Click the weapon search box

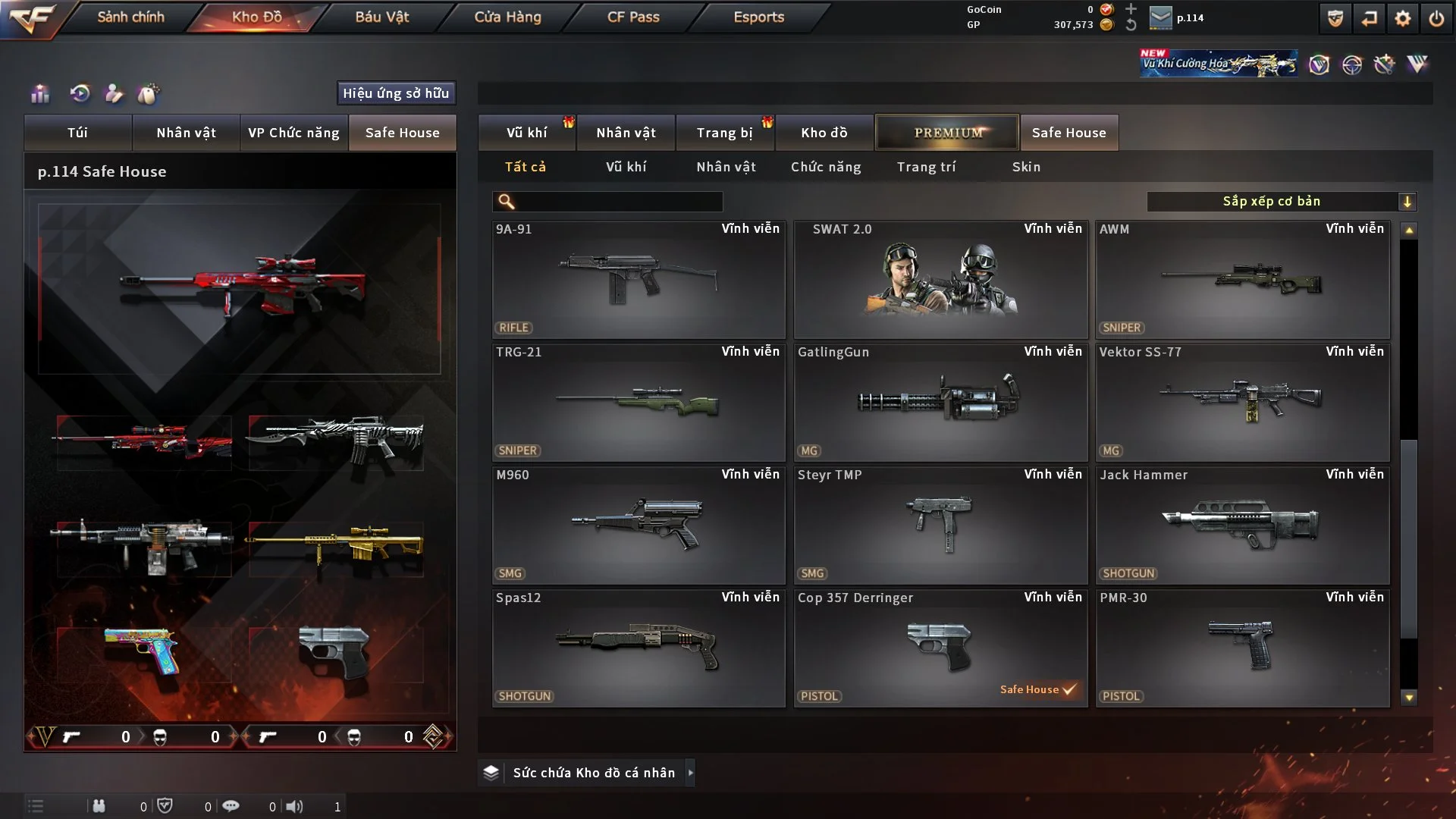point(618,202)
